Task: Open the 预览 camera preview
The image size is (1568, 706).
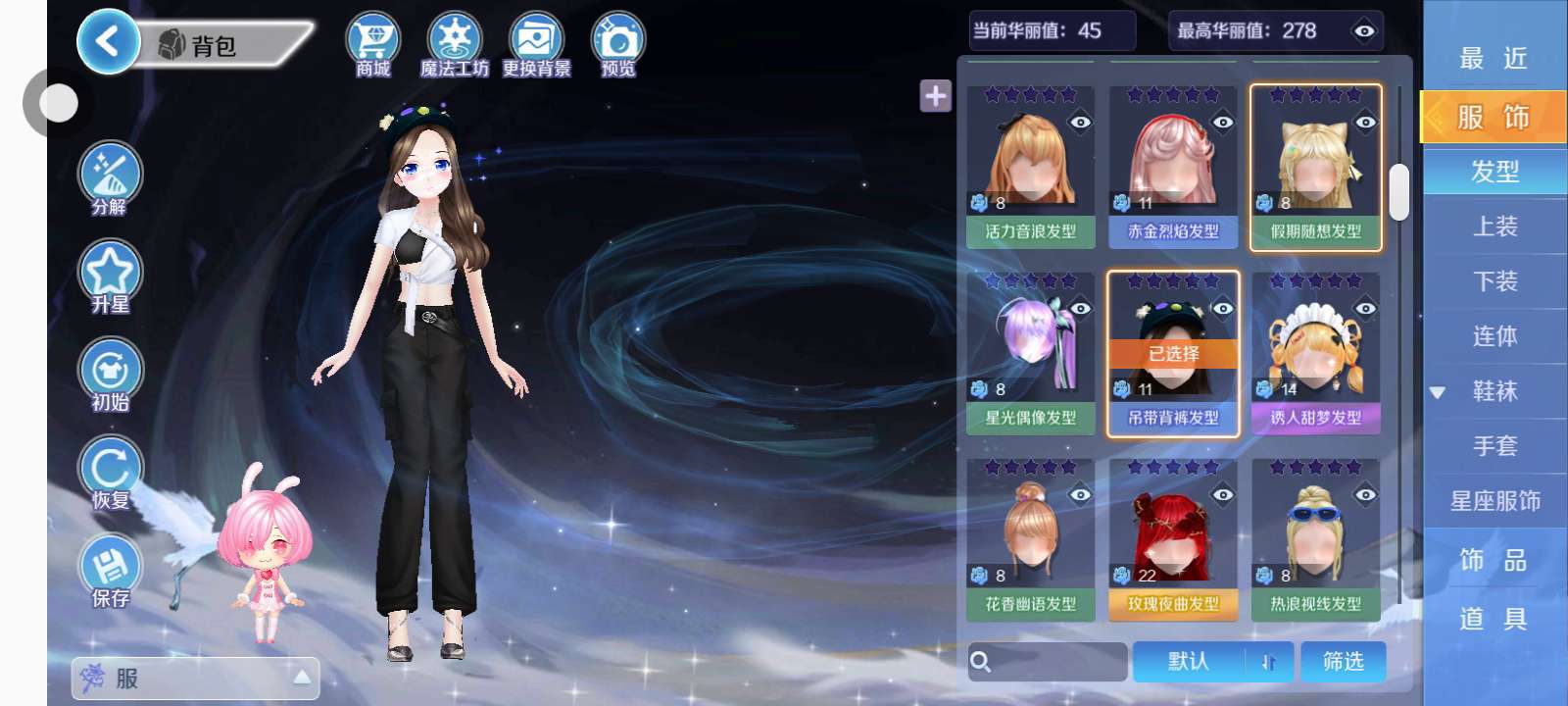Action: (x=617, y=44)
